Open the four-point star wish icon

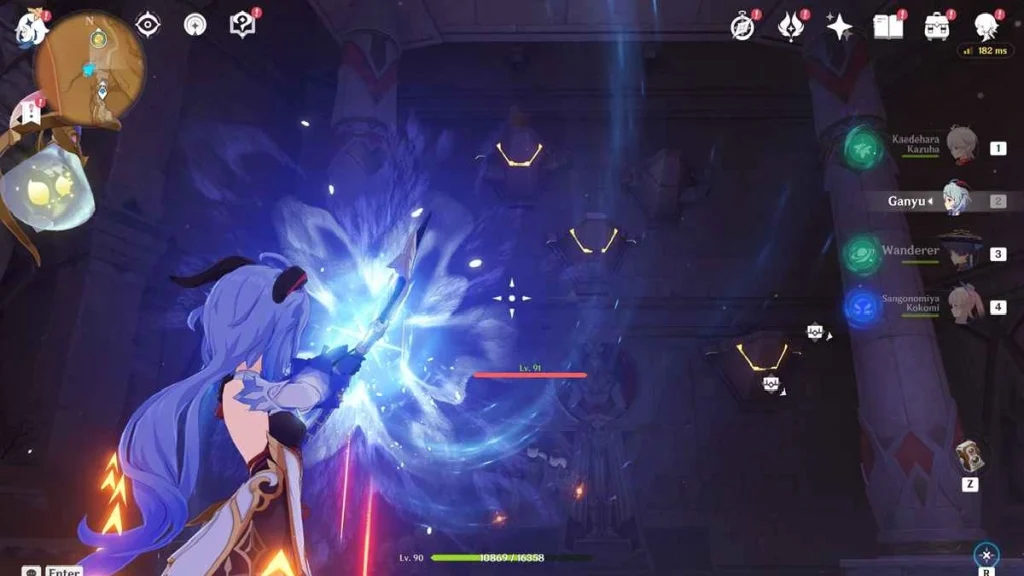[839, 26]
